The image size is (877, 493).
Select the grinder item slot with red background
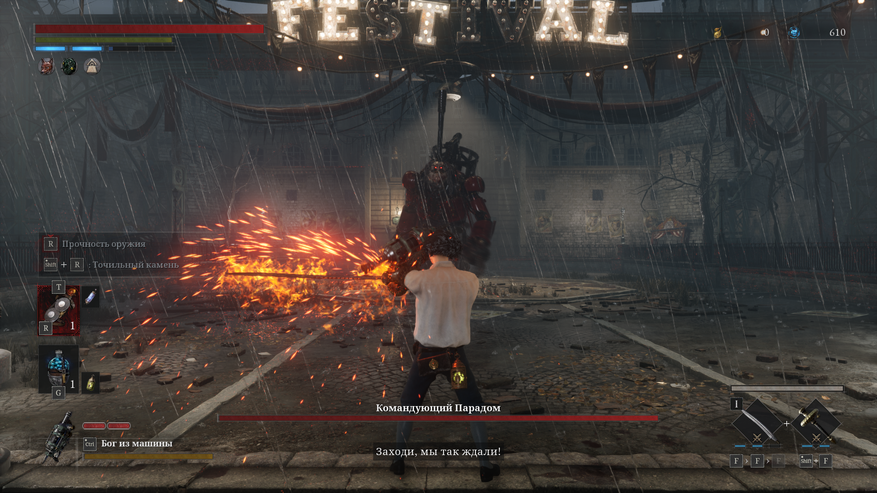coord(58,309)
